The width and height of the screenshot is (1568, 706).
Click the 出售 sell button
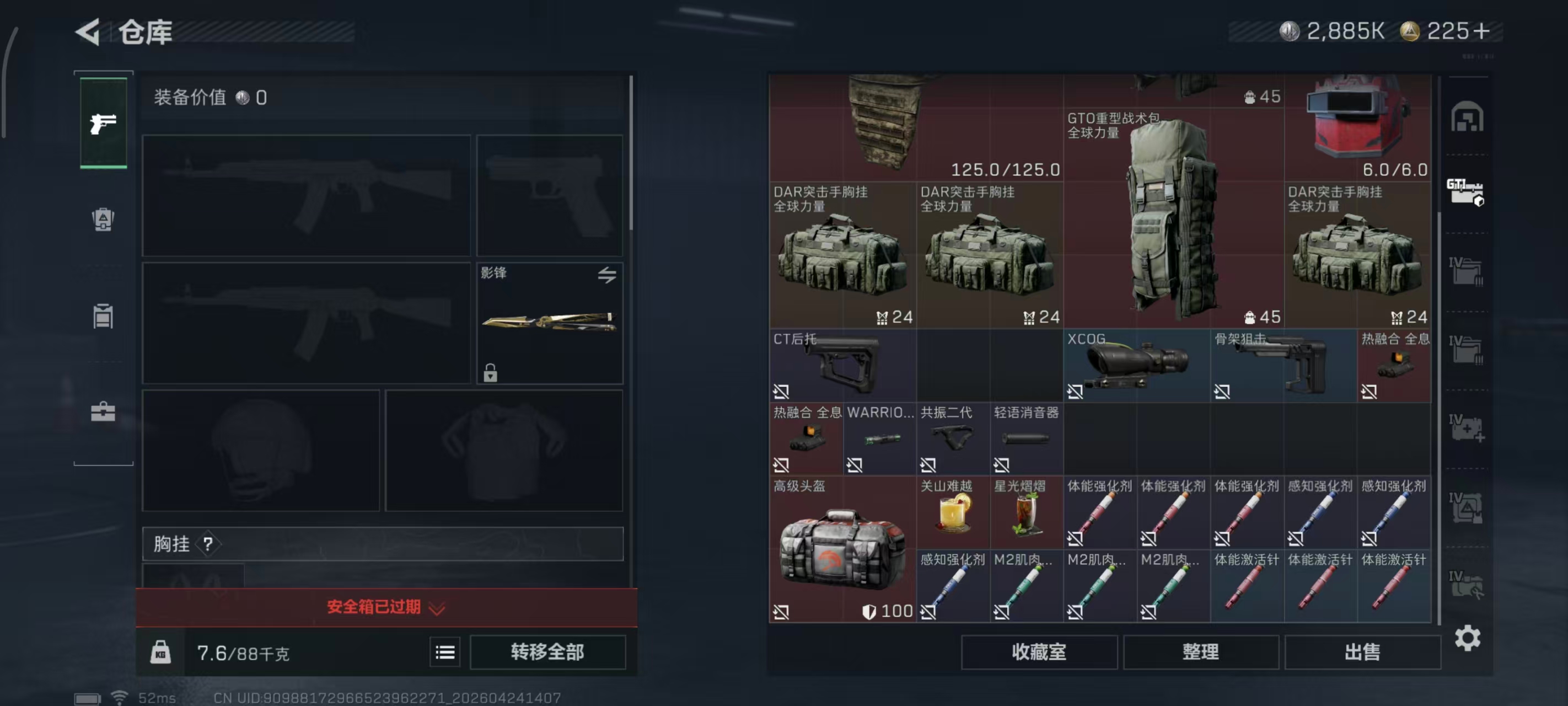tap(1363, 652)
